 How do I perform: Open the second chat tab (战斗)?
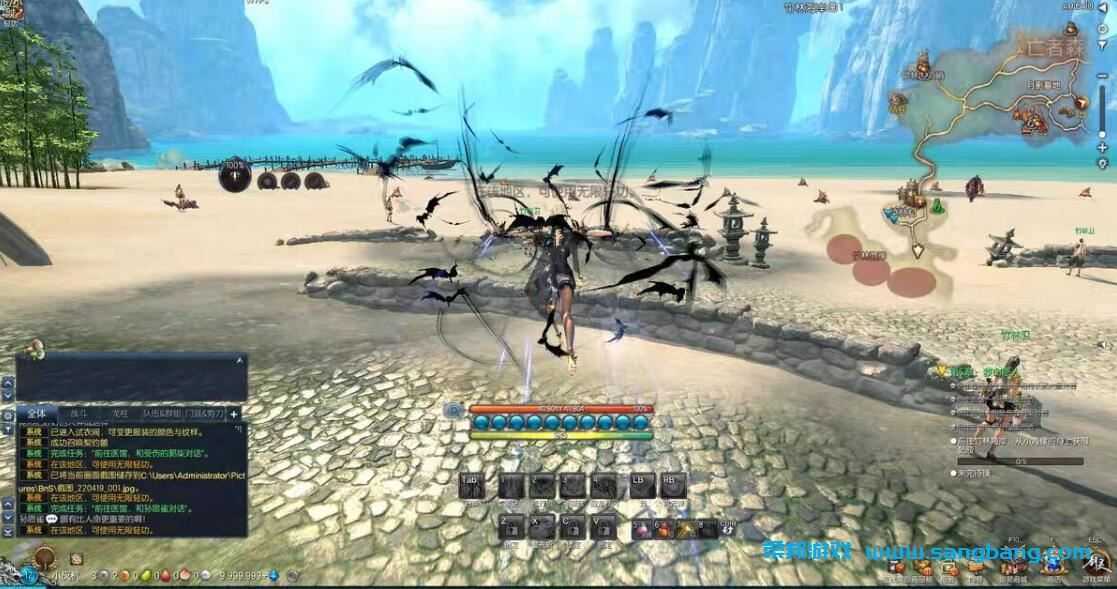78,412
